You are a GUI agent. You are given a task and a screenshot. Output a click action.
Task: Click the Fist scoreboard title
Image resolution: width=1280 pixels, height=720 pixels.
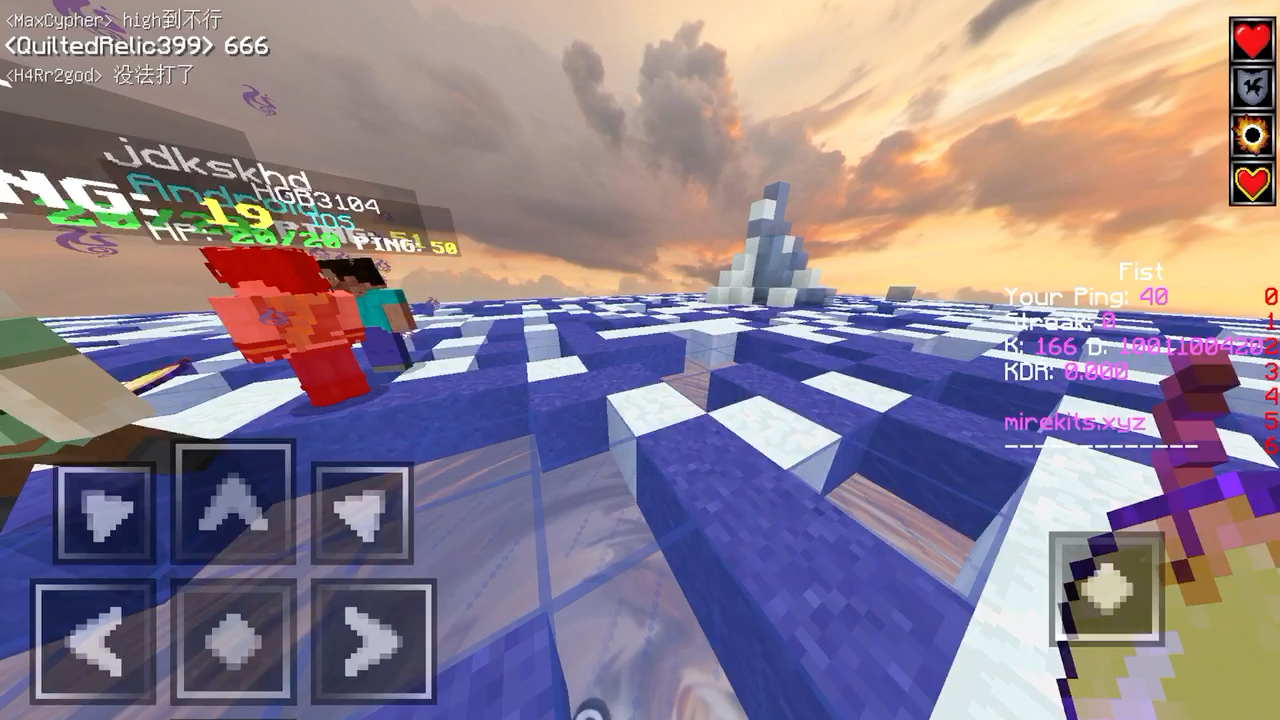tap(1142, 271)
